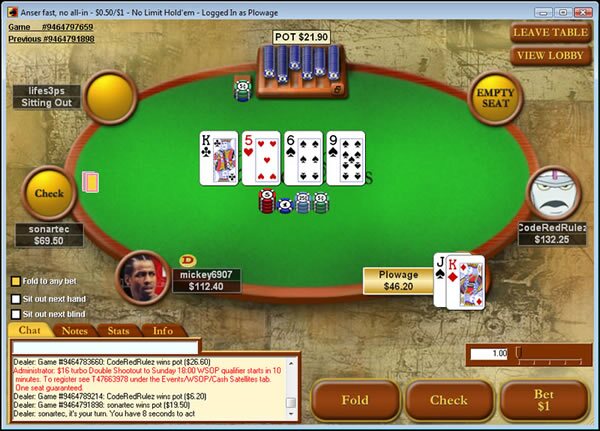600x431 pixels.
Task: Click the chat log scrollbar
Action: 291,383
